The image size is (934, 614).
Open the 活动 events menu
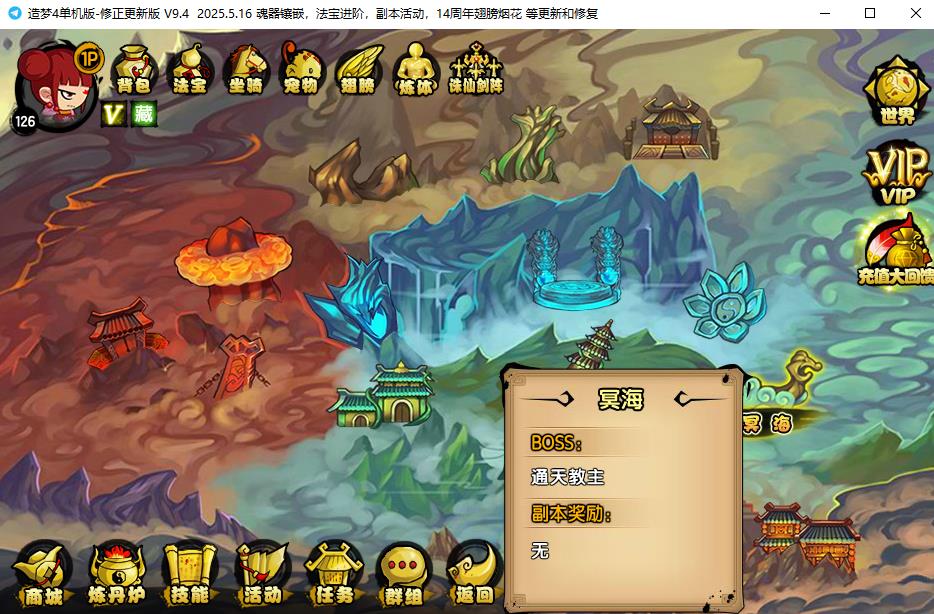(262, 576)
